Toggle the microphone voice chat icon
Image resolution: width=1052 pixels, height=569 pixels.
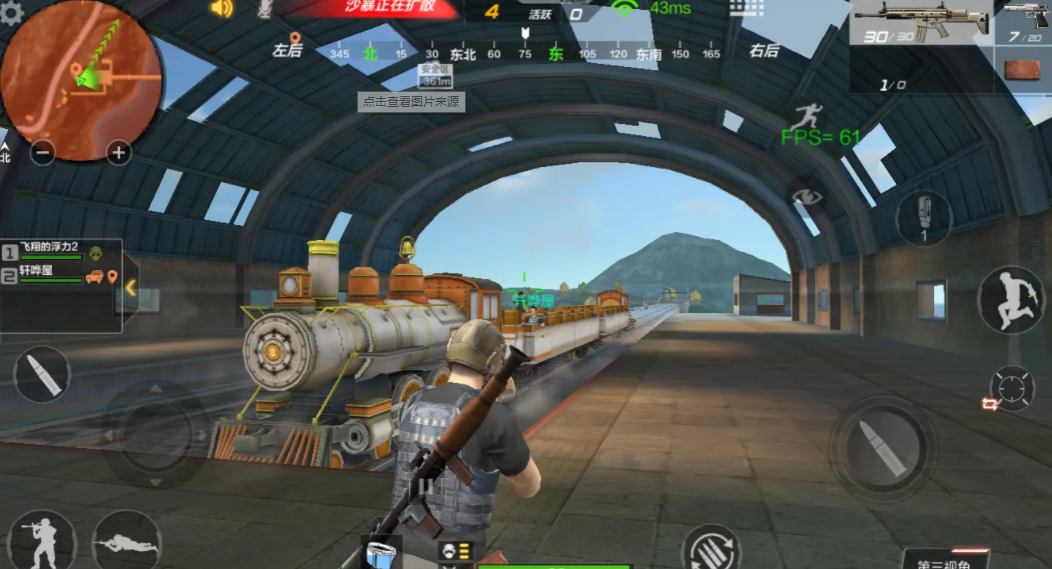[264, 9]
